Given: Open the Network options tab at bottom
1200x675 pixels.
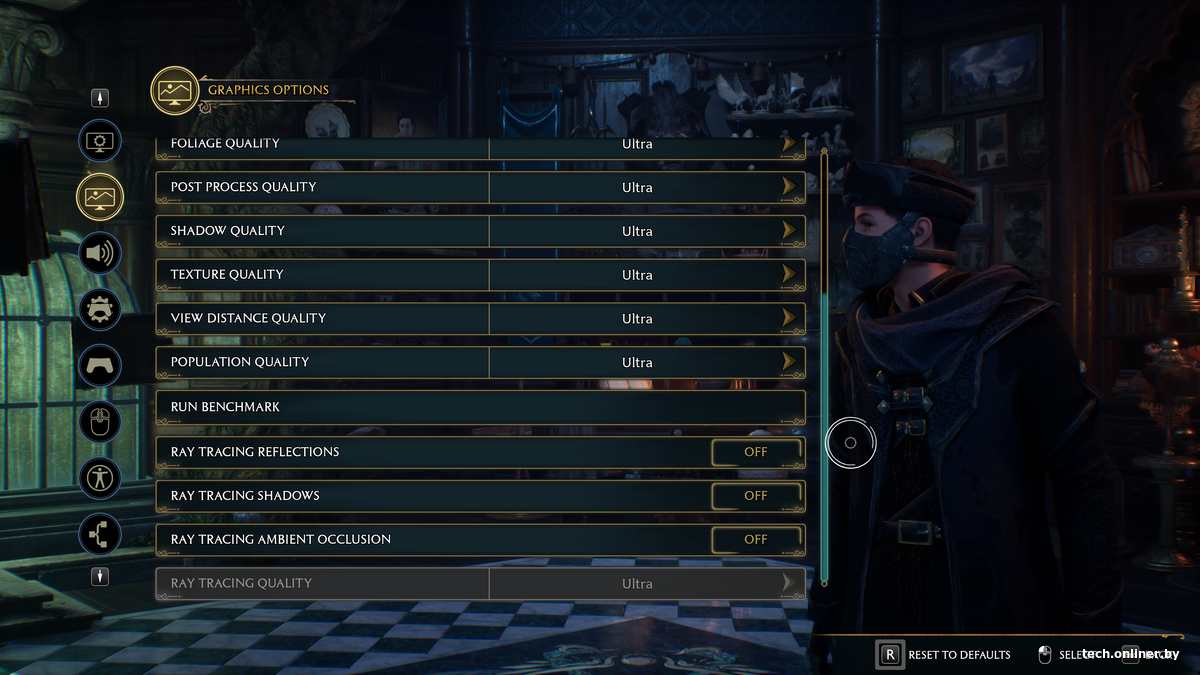Looking at the screenshot, I should tap(100, 534).
